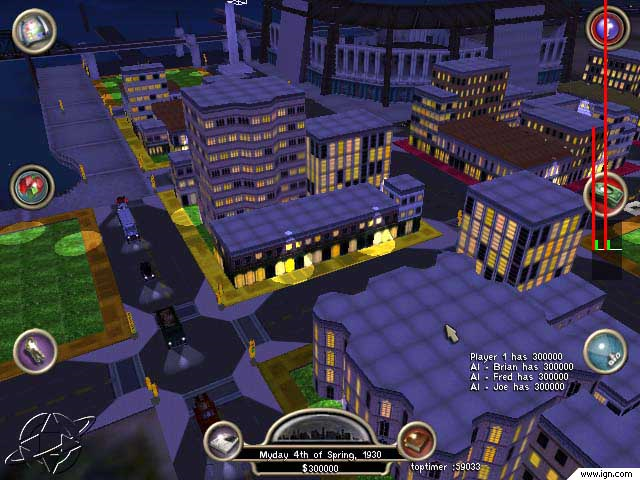Click the red roses icon

pos(33,187)
